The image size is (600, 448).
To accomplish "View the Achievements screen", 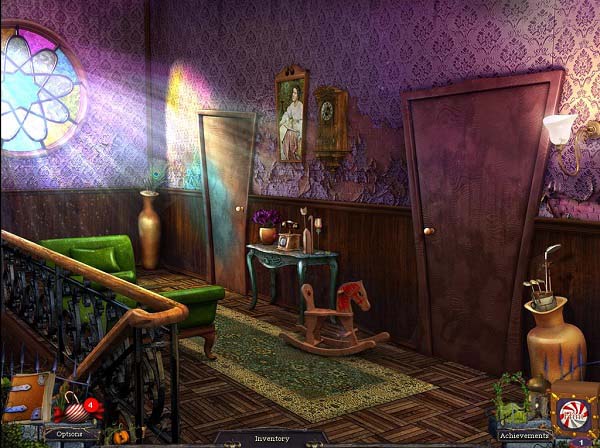I will click(525, 436).
